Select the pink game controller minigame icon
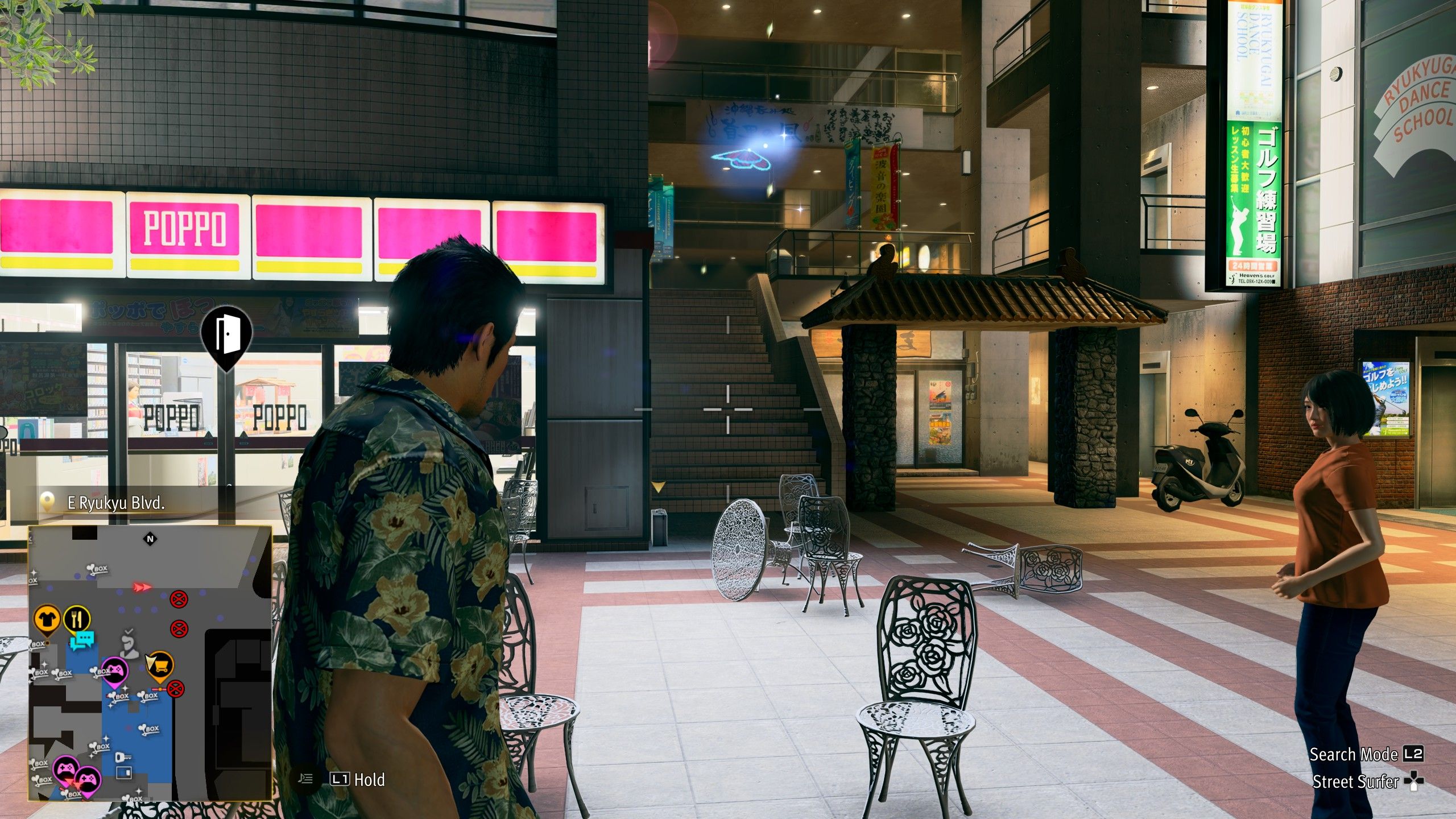Viewport: 1456px width, 819px height. point(115,669)
